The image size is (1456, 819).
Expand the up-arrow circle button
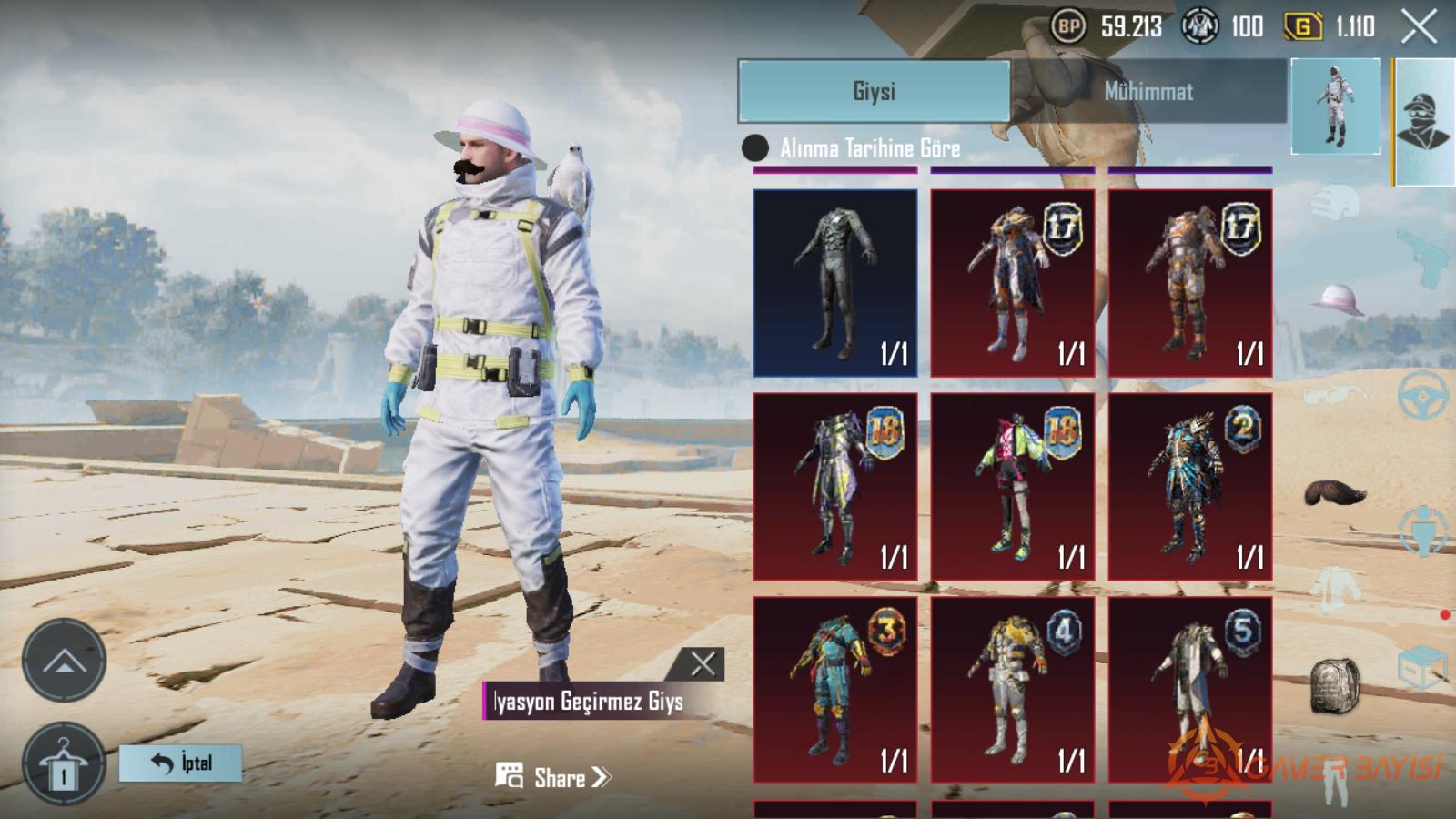(x=64, y=661)
